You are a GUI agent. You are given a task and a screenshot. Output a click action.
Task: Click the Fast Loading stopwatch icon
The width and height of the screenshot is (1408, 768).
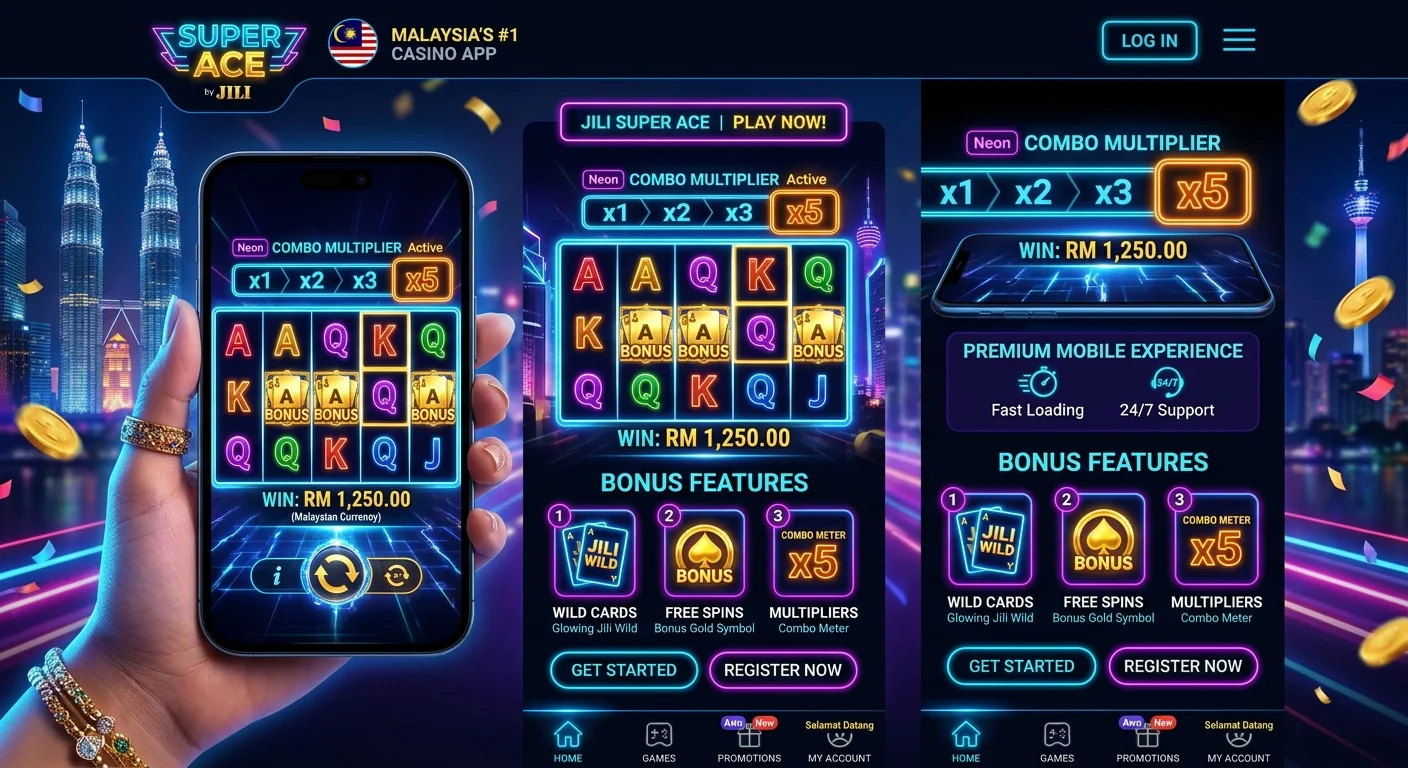(x=1038, y=385)
